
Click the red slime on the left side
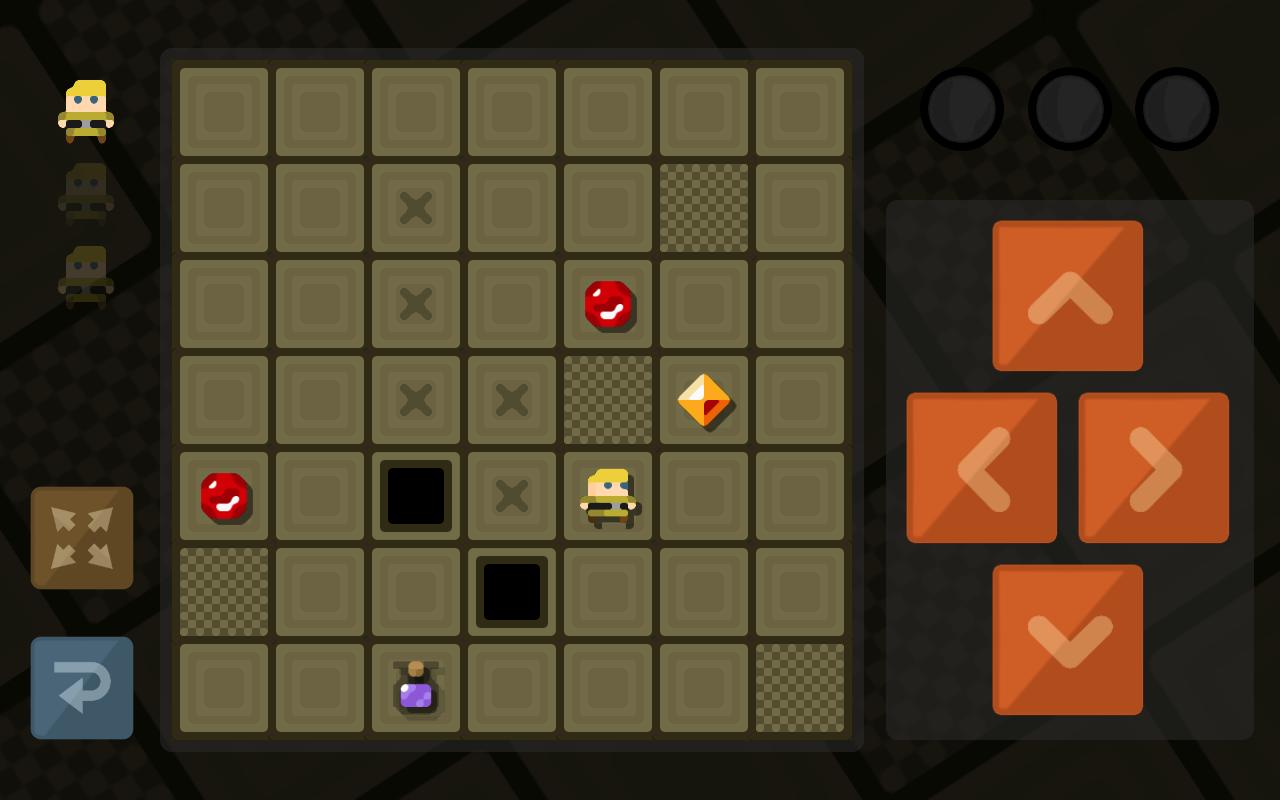[x=224, y=497]
